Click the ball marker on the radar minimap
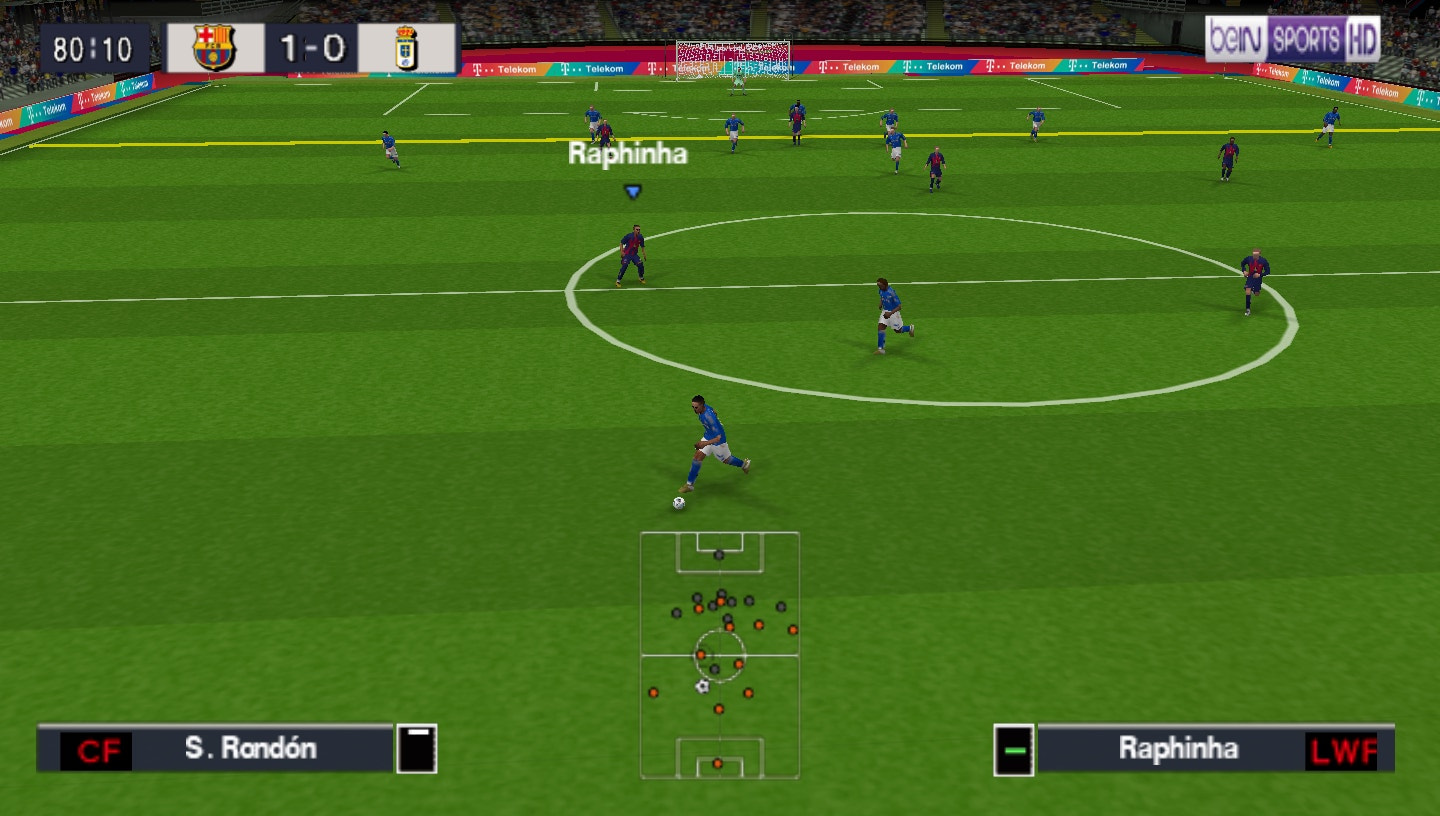The height and width of the screenshot is (816, 1440). click(700, 686)
